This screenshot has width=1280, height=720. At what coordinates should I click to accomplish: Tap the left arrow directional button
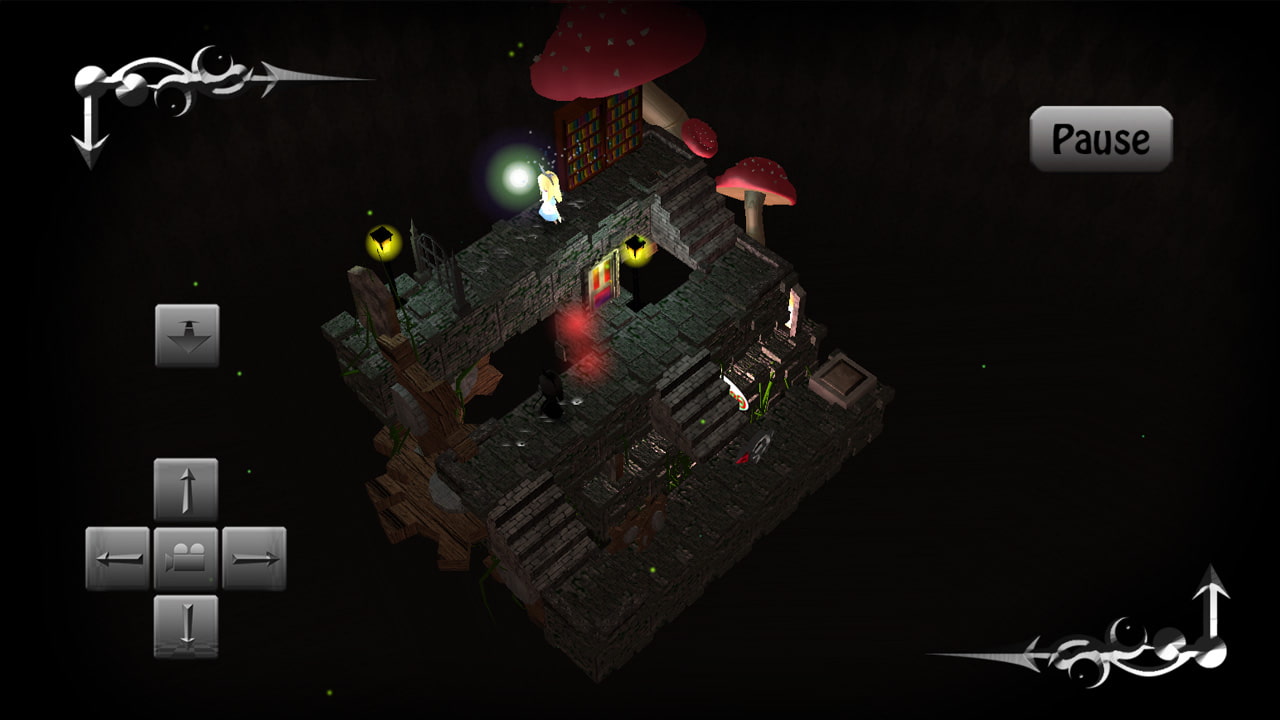[117, 558]
